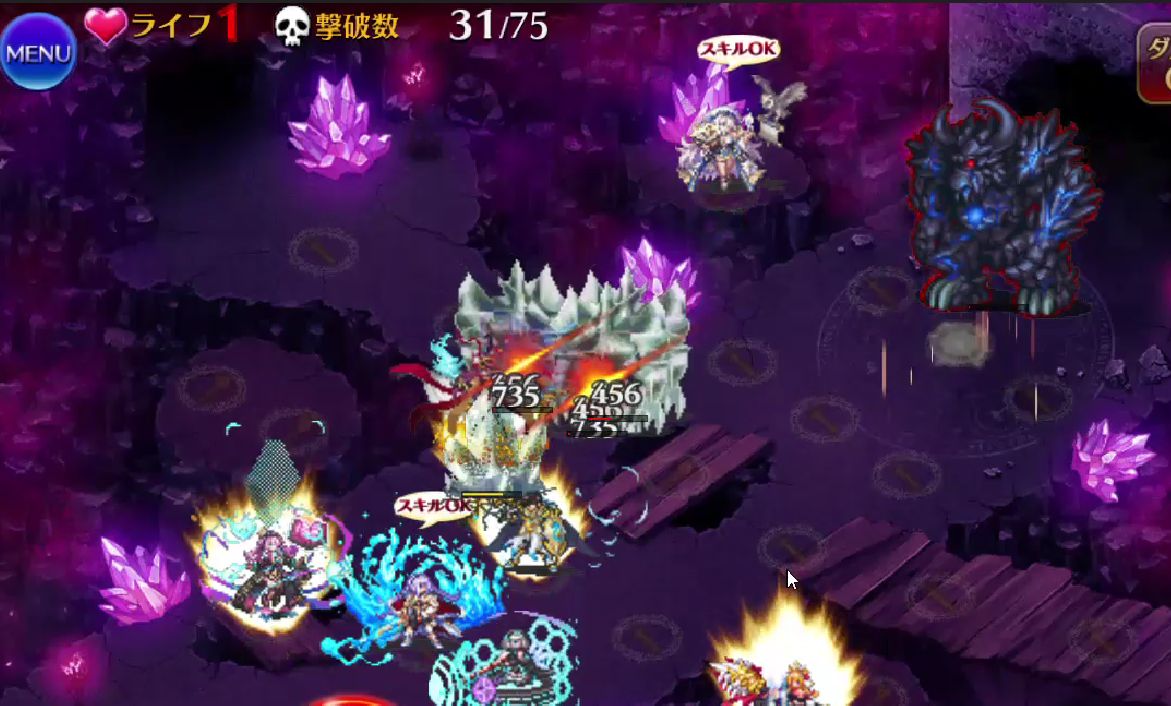This screenshot has width=1171, height=706.
Task: Tap the スキルOK bubble above the shield knight
Action: (435, 507)
